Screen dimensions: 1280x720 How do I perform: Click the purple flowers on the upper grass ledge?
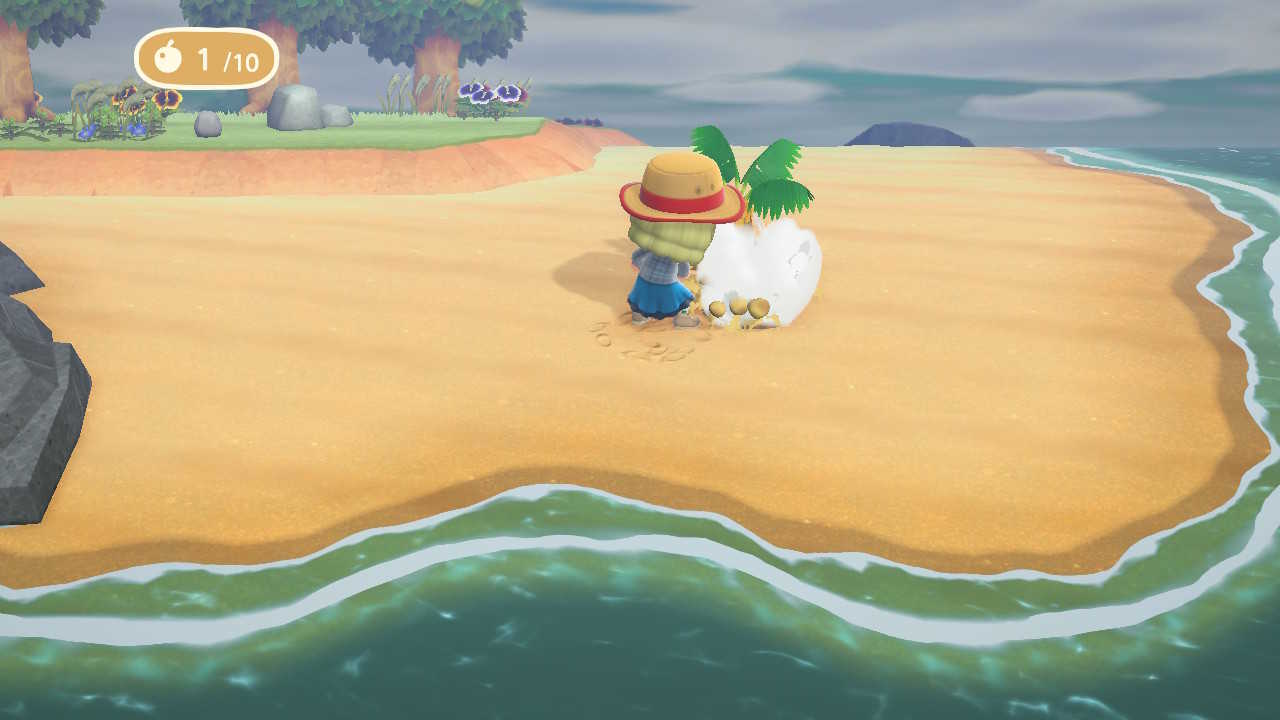[490, 92]
